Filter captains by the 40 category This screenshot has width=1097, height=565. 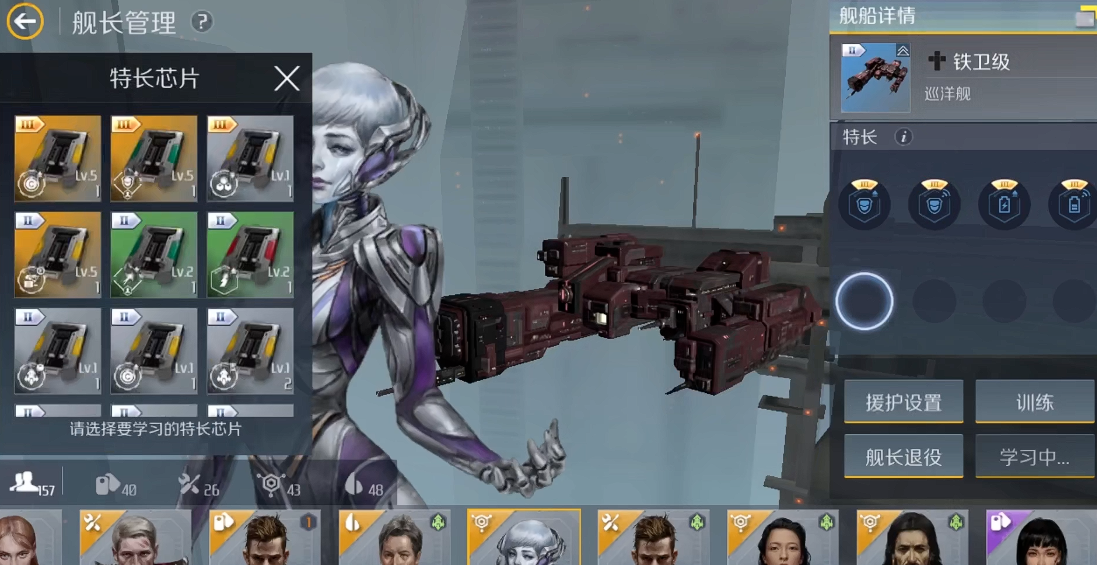click(115, 485)
